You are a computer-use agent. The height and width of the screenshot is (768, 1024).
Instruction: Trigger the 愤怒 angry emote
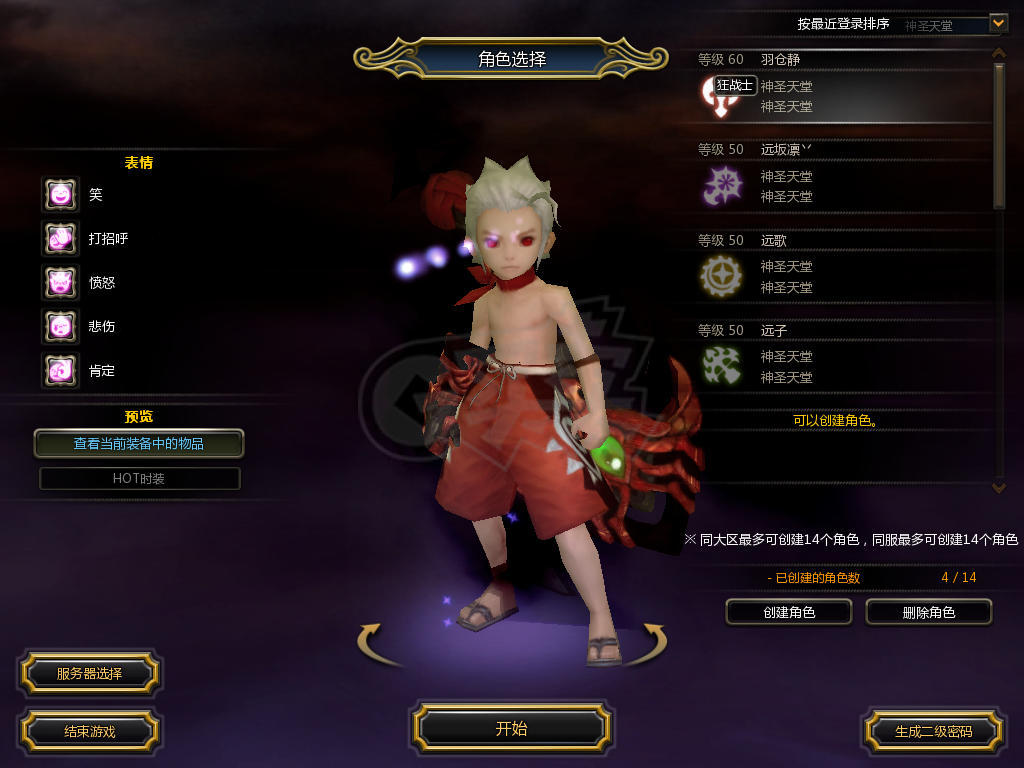pos(60,283)
